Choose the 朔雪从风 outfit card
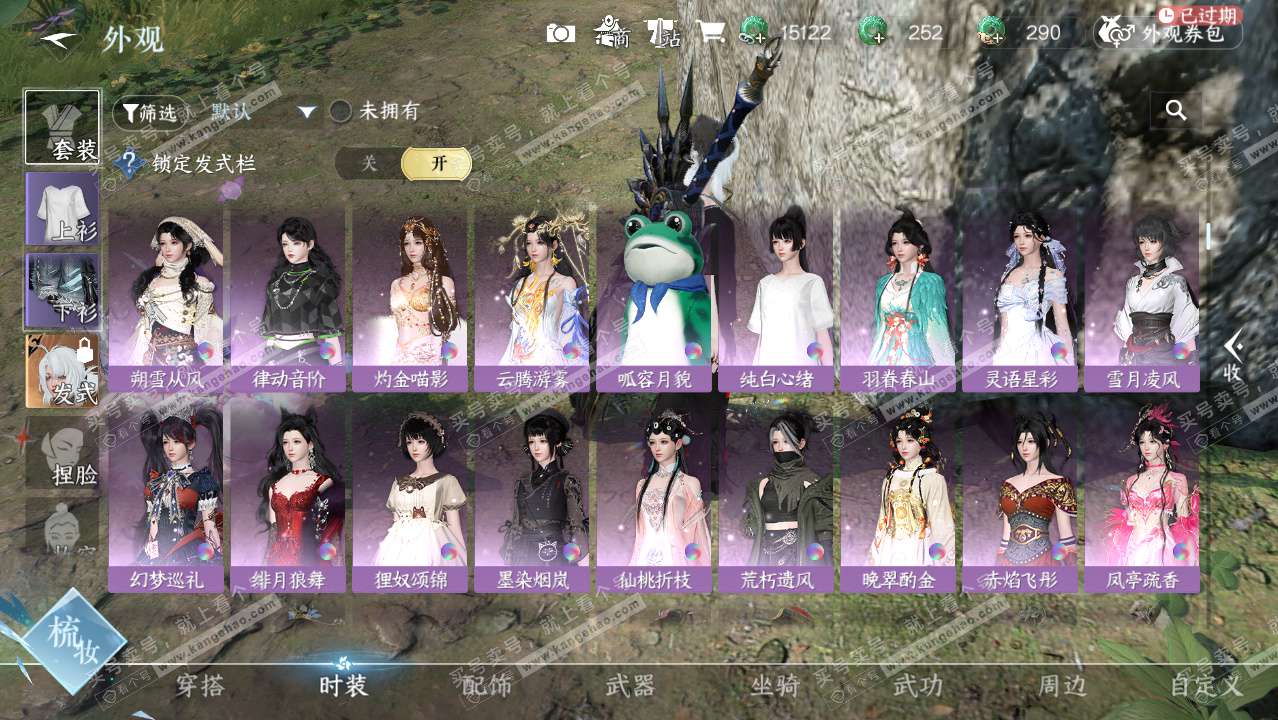This screenshot has width=1278, height=720. (x=166, y=300)
